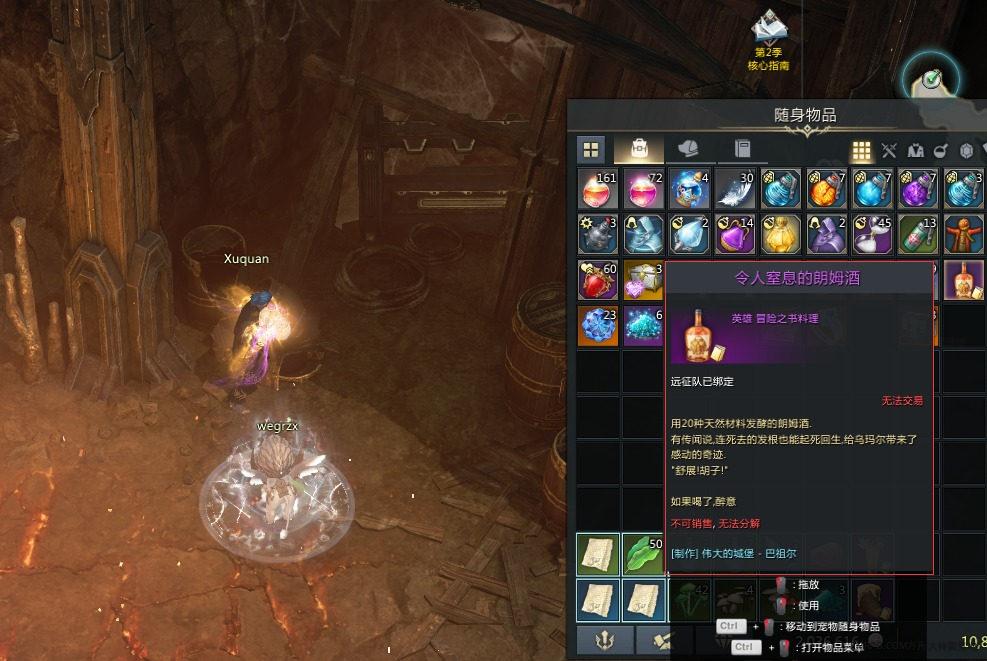Show all items with the grid filter
Image resolution: width=987 pixels, height=661 pixels.
[860, 151]
